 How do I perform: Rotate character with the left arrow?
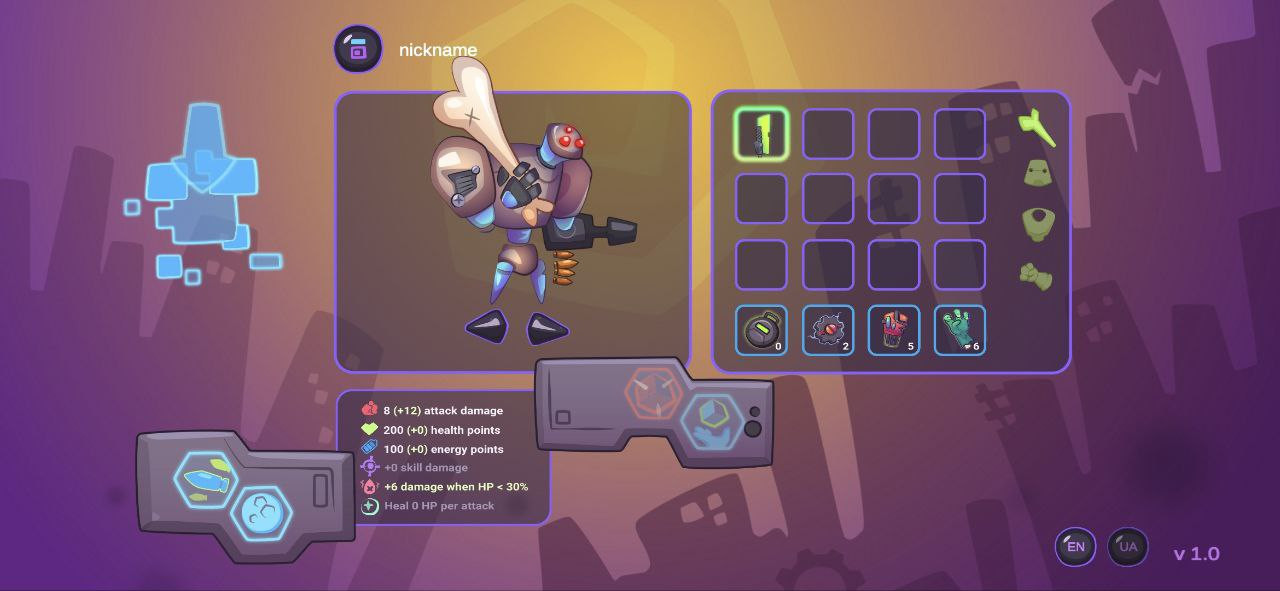coord(488,327)
